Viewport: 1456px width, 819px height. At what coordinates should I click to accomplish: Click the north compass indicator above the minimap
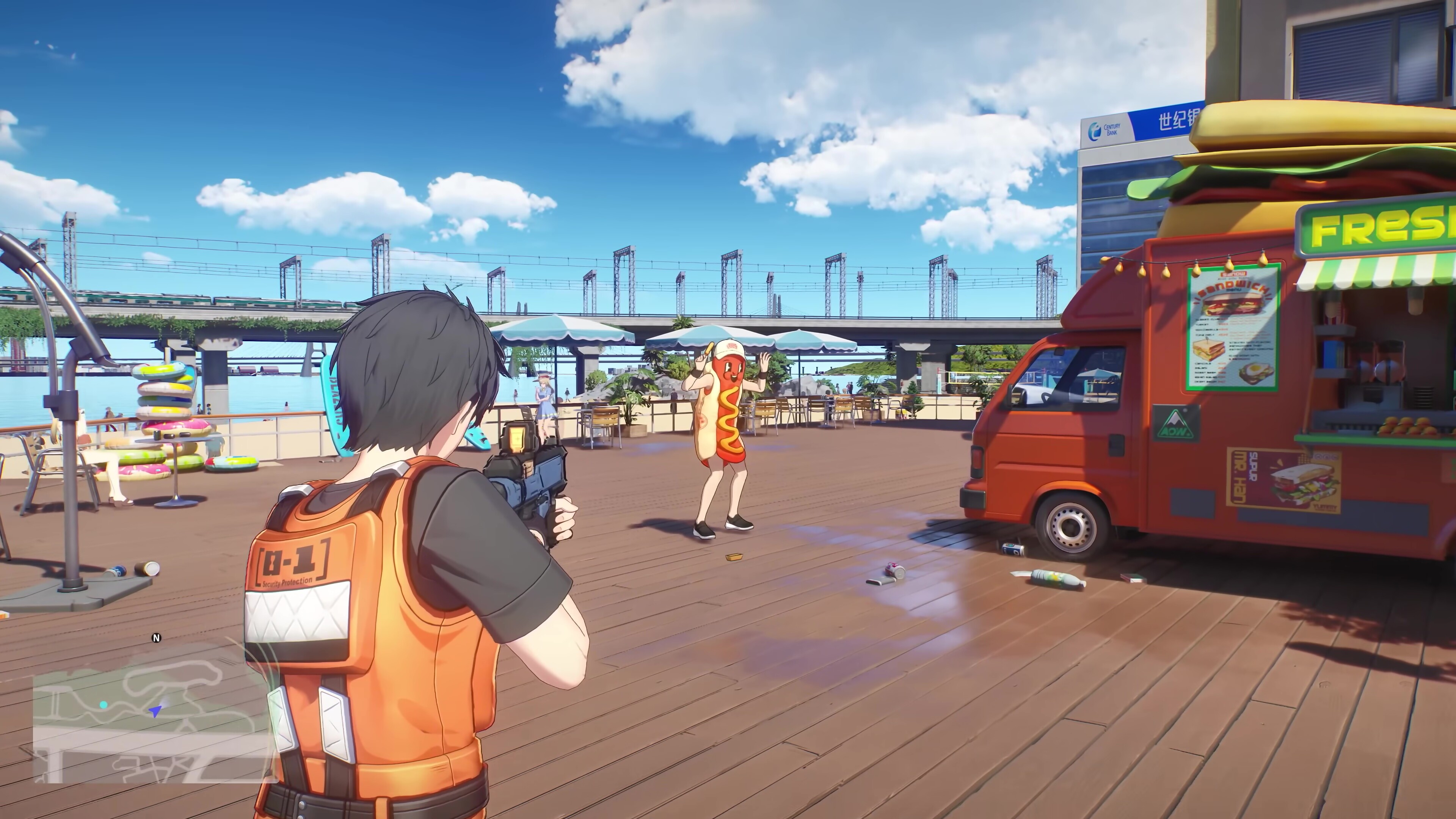point(157,638)
